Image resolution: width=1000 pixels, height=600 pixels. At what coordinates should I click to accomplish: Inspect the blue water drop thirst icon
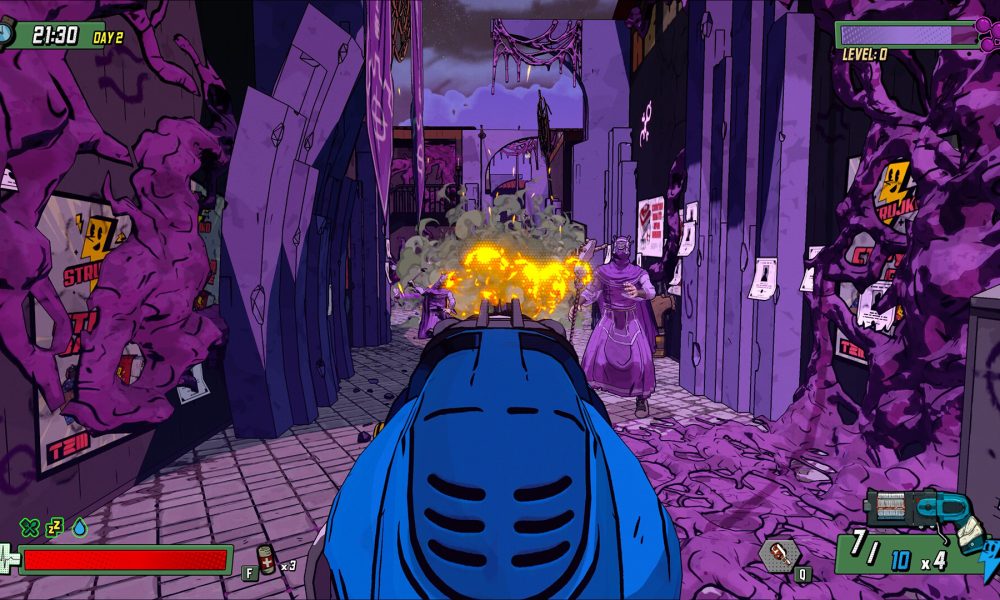79,527
